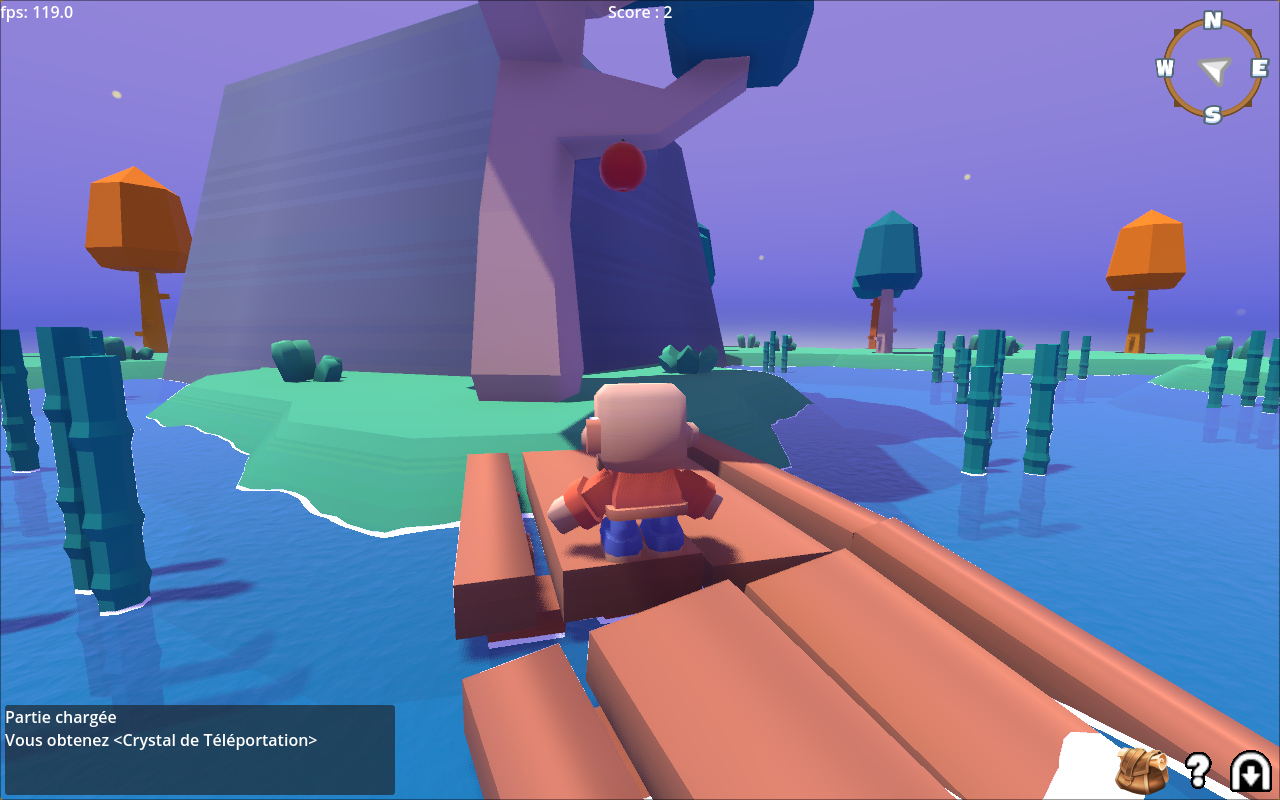Click the compass in the corner
Viewport: 1280px width, 800px height.
pyautogui.click(x=1213, y=68)
